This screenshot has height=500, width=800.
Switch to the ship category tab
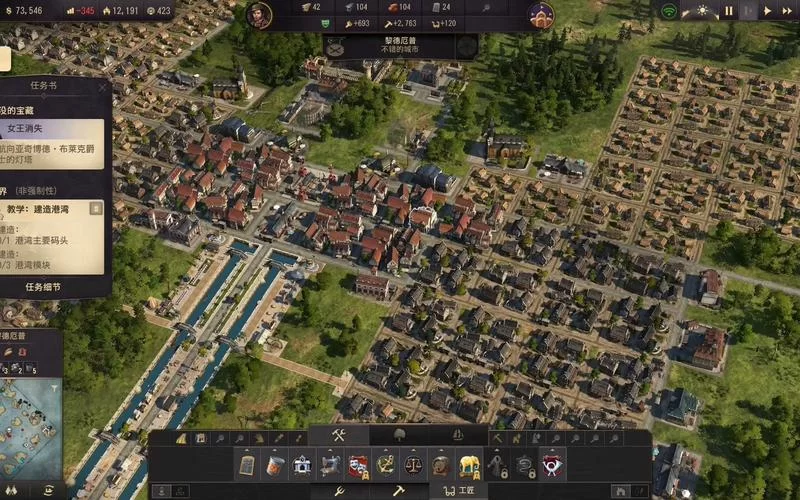(x=458, y=435)
